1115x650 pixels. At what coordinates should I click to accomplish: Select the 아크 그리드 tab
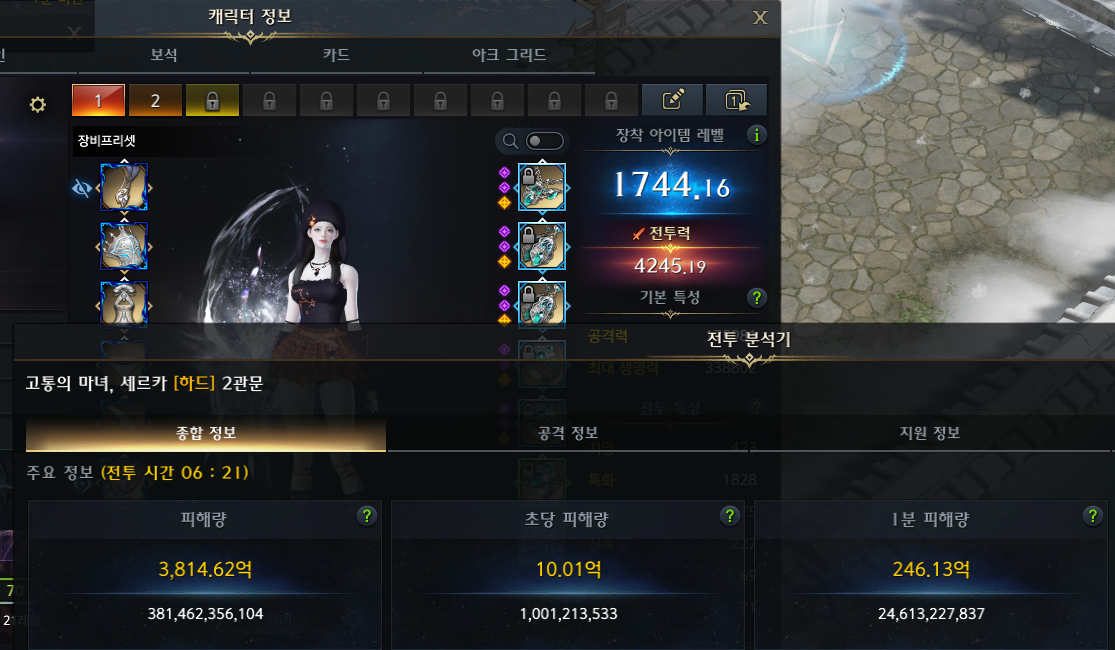point(509,55)
